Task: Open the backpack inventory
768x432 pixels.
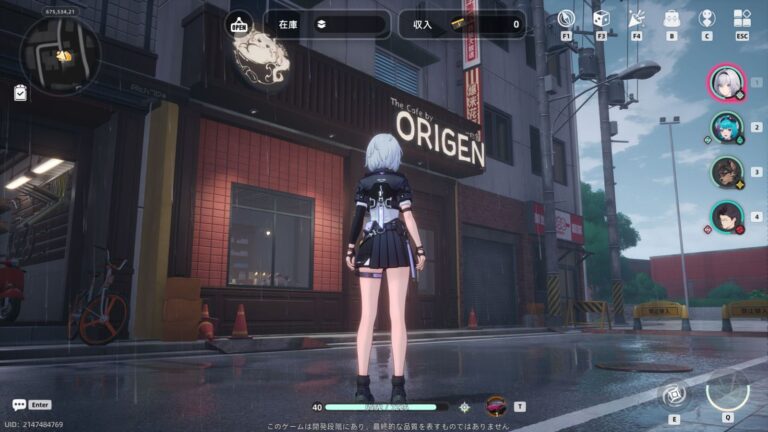Action: (671, 18)
